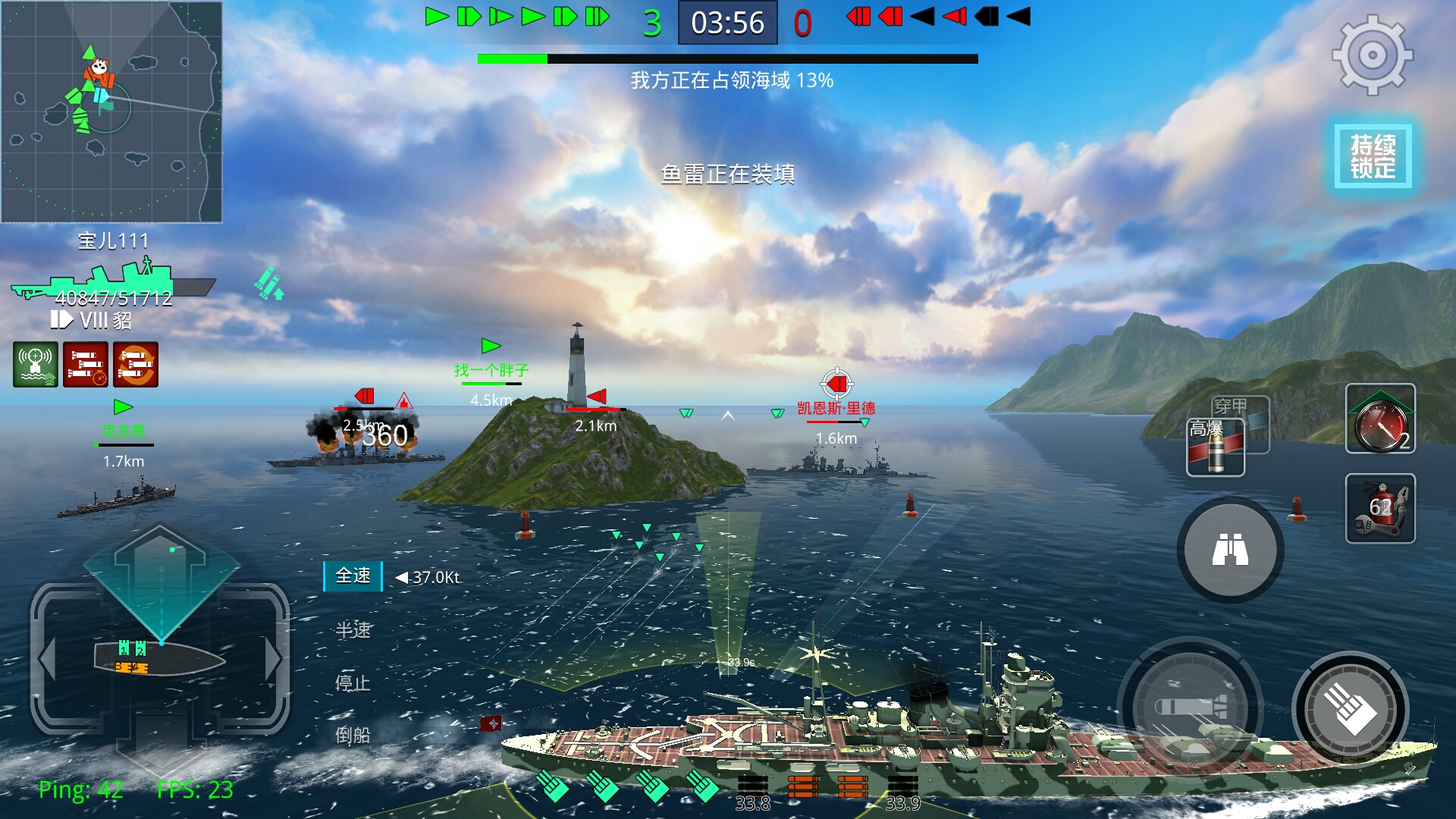Launch torpedoes with the torpedo button

1189,708
